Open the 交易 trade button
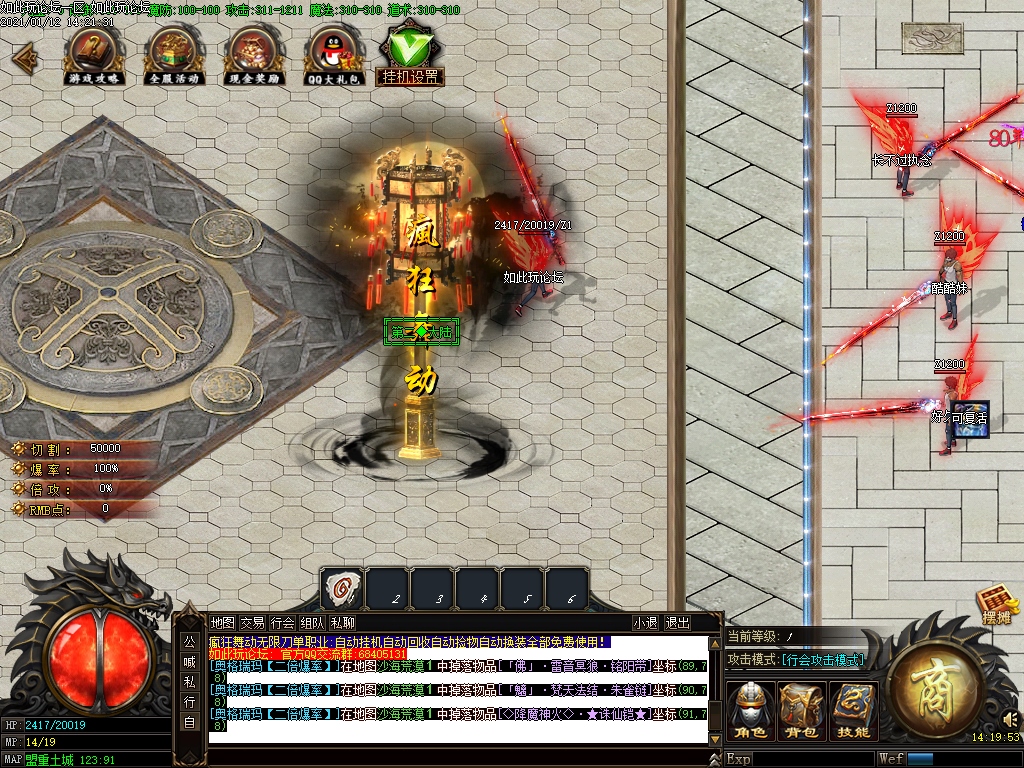The height and width of the screenshot is (768, 1024). [x=253, y=622]
